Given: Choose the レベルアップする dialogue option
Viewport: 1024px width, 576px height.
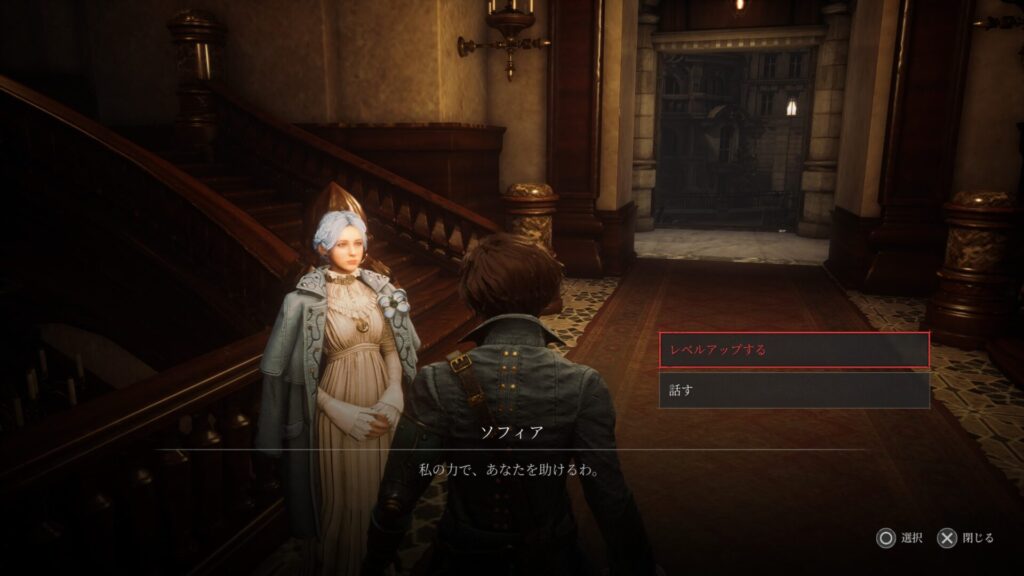Looking at the screenshot, I should [x=794, y=350].
